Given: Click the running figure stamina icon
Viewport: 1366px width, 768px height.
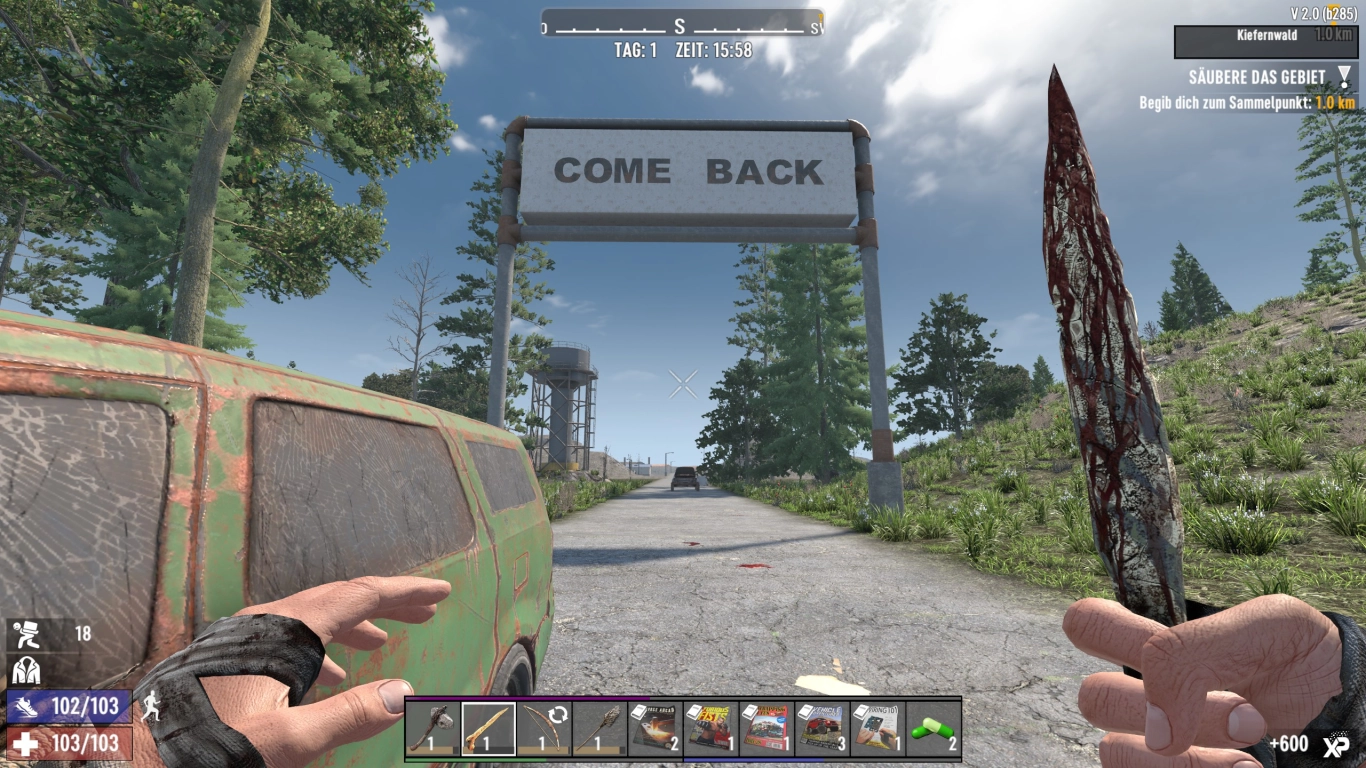Looking at the screenshot, I should click(152, 704).
